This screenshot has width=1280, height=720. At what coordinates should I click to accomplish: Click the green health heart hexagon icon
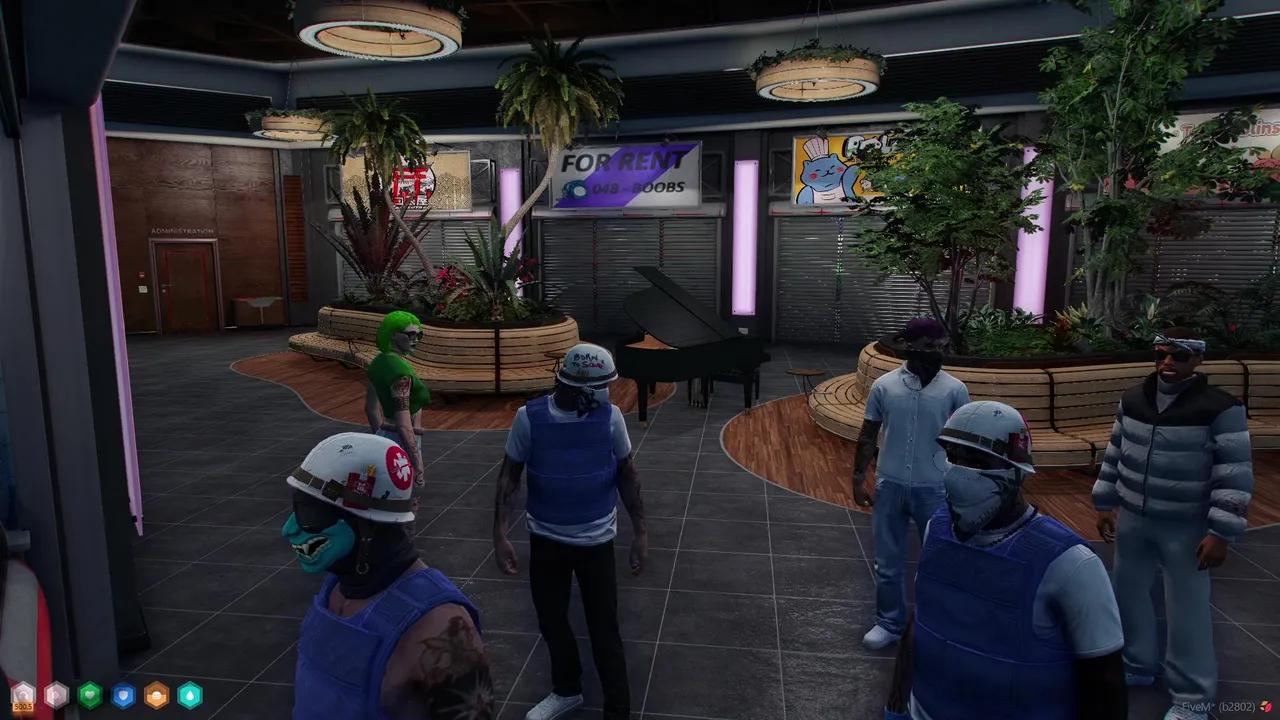pos(90,694)
